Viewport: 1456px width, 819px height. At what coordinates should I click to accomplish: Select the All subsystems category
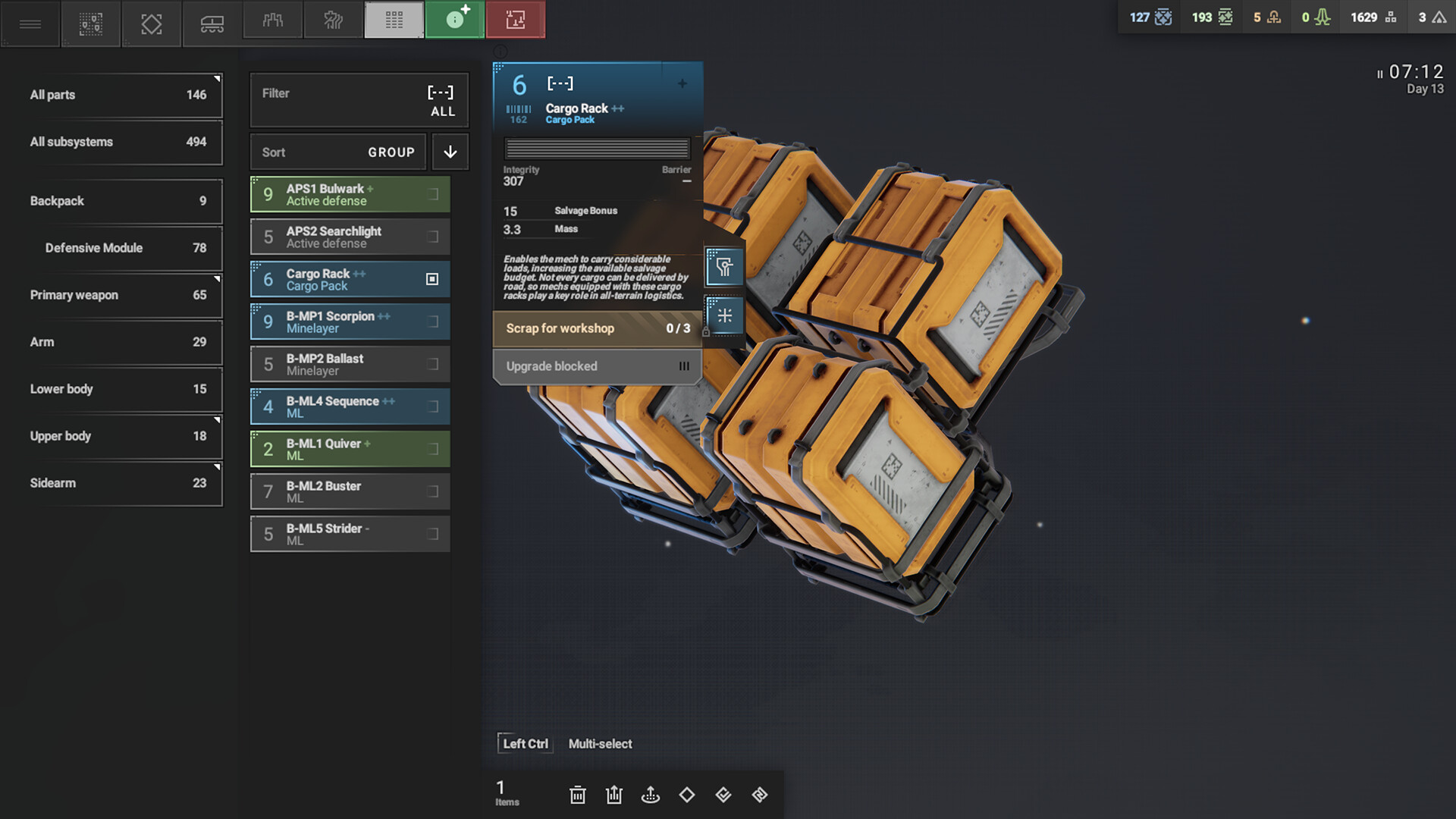click(121, 142)
